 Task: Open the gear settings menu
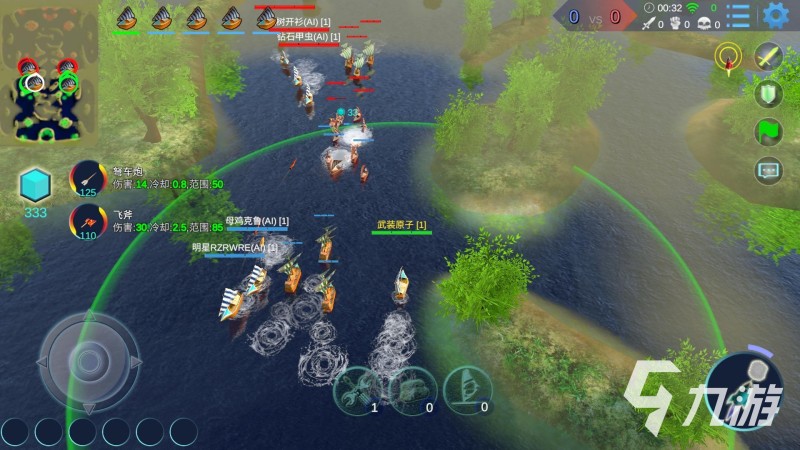point(775,15)
